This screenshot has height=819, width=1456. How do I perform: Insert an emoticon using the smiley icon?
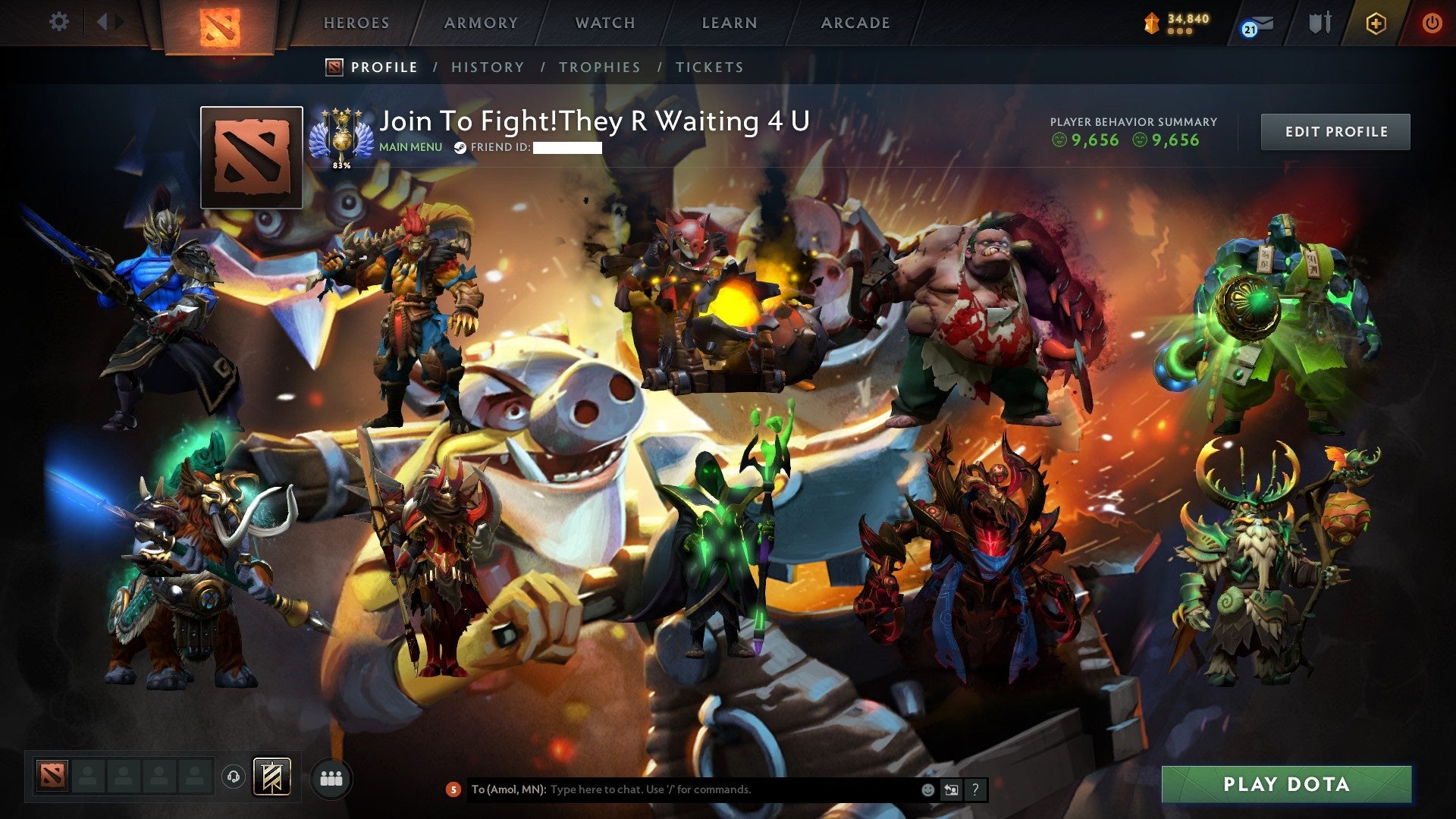pyautogui.click(x=927, y=789)
